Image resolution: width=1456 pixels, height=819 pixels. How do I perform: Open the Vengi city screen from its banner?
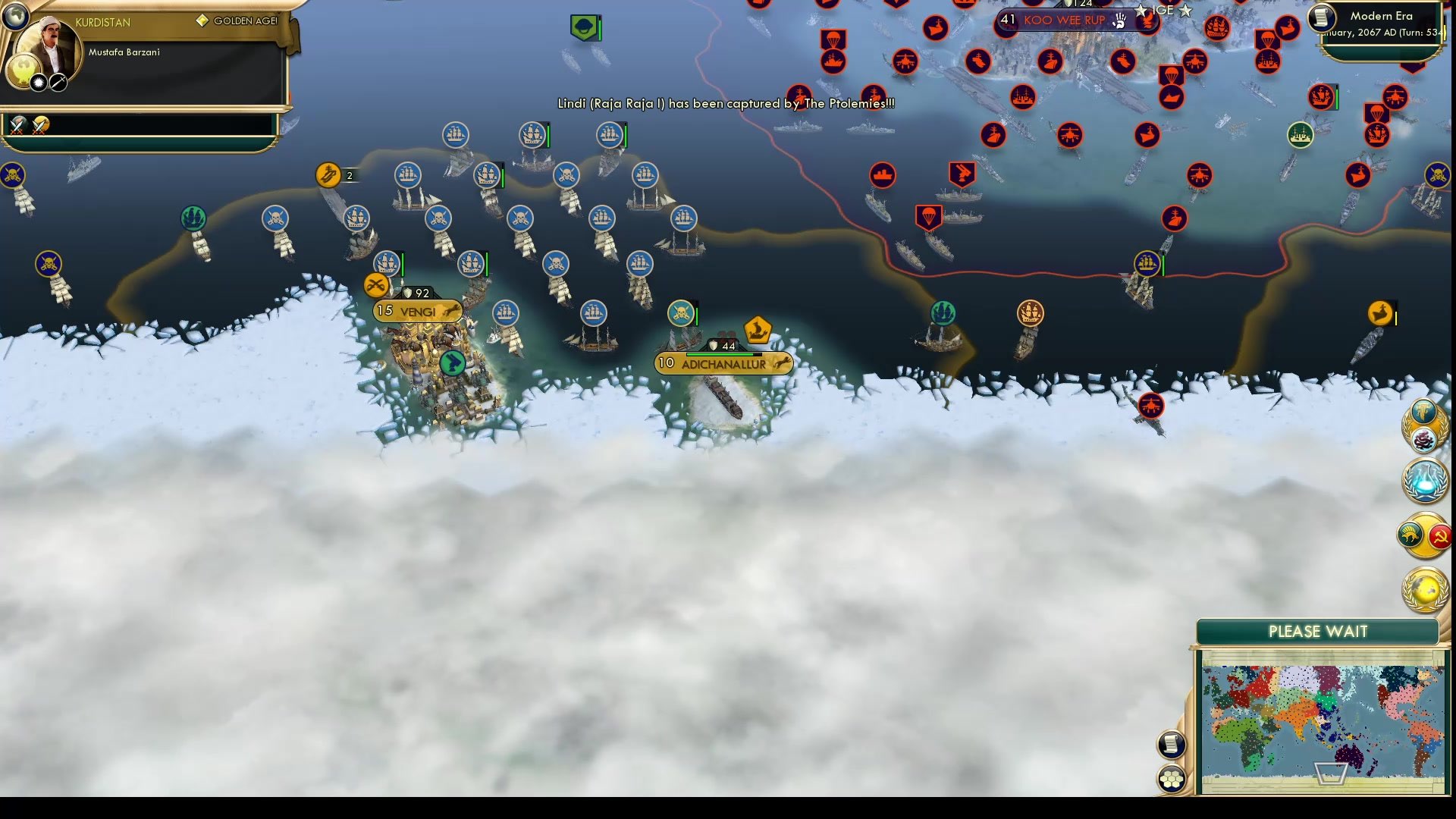pos(416,311)
